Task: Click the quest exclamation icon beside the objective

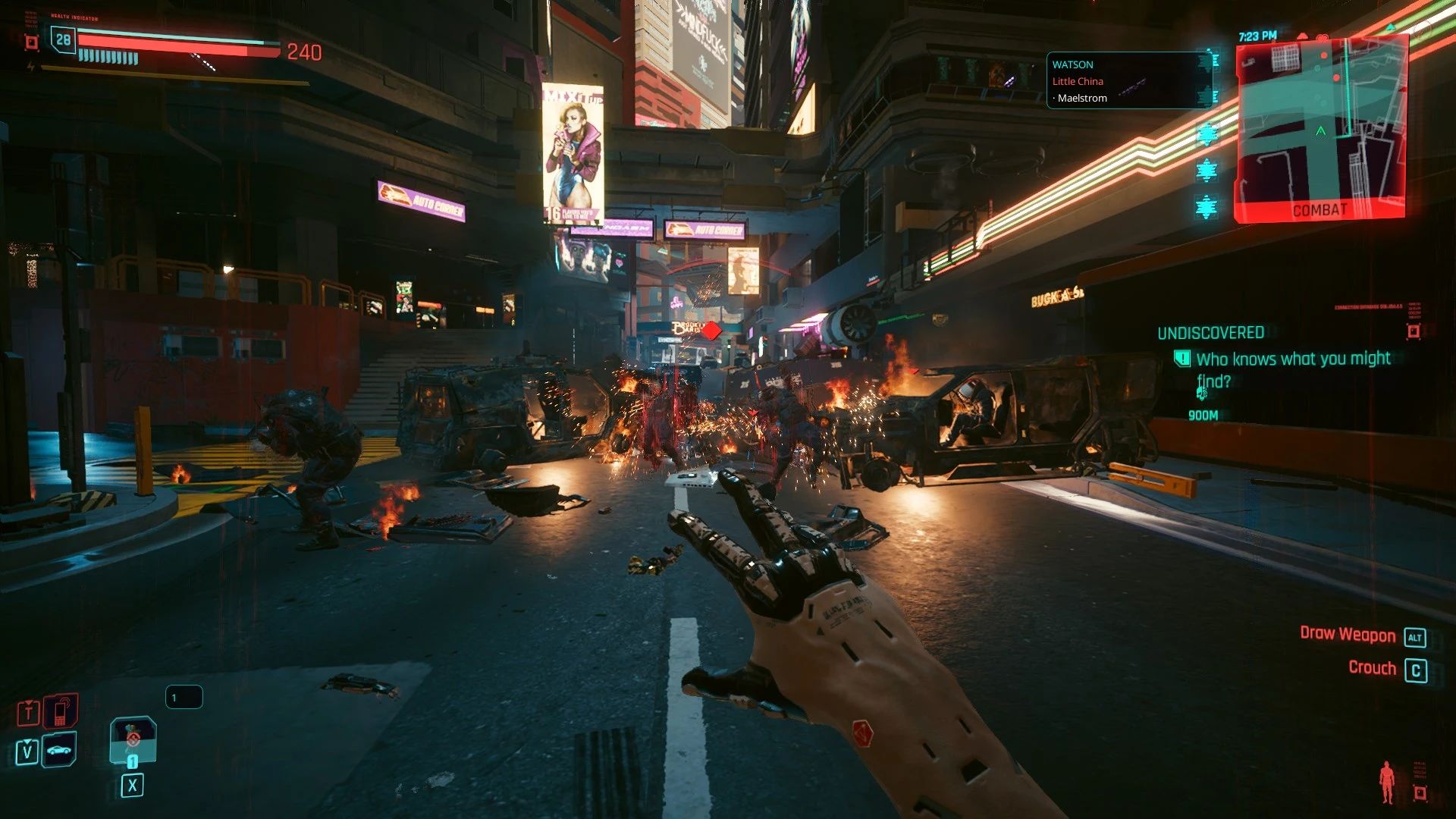Action: point(1184,357)
